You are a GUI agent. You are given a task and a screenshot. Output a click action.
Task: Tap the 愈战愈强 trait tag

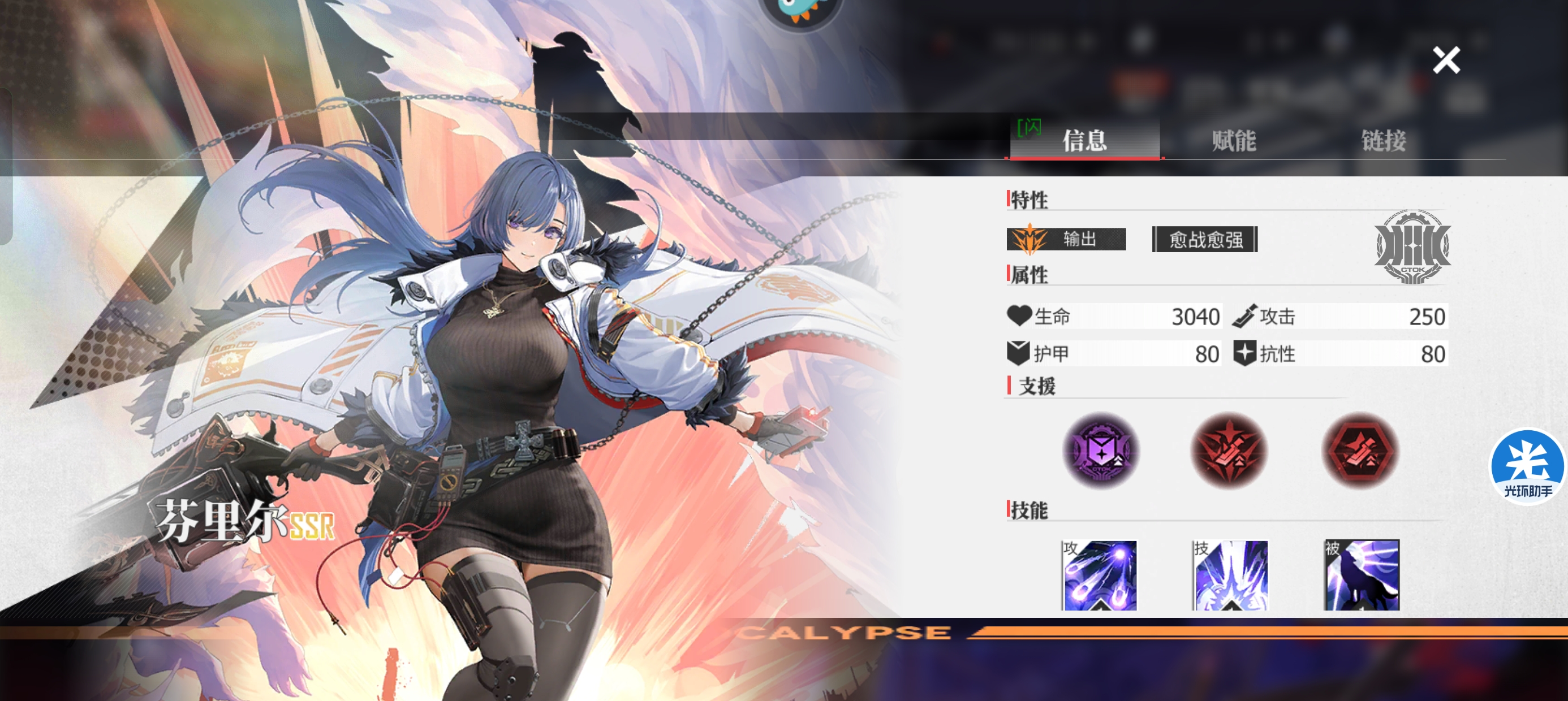[1205, 239]
